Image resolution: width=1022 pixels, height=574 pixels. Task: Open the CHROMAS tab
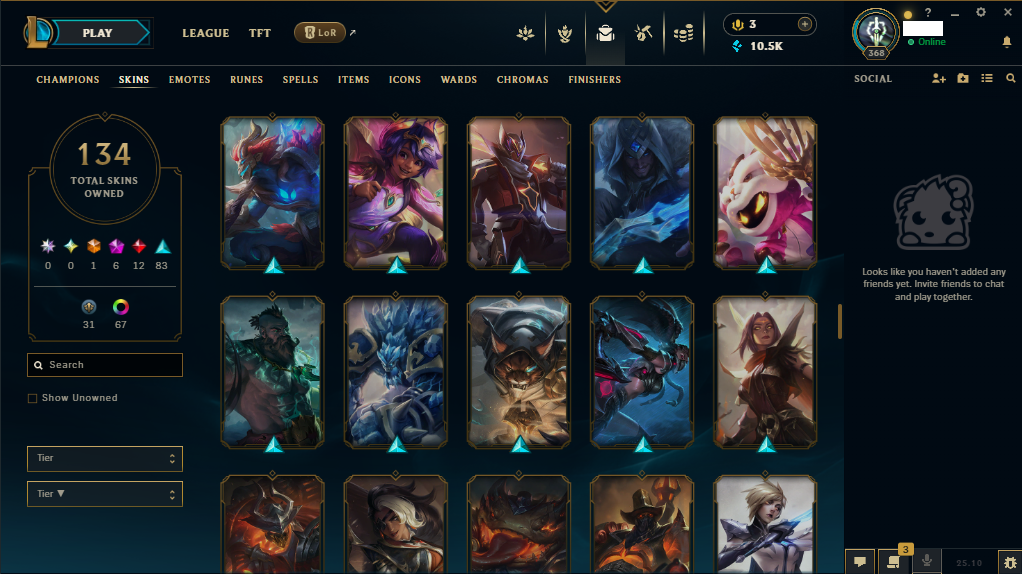(522, 80)
